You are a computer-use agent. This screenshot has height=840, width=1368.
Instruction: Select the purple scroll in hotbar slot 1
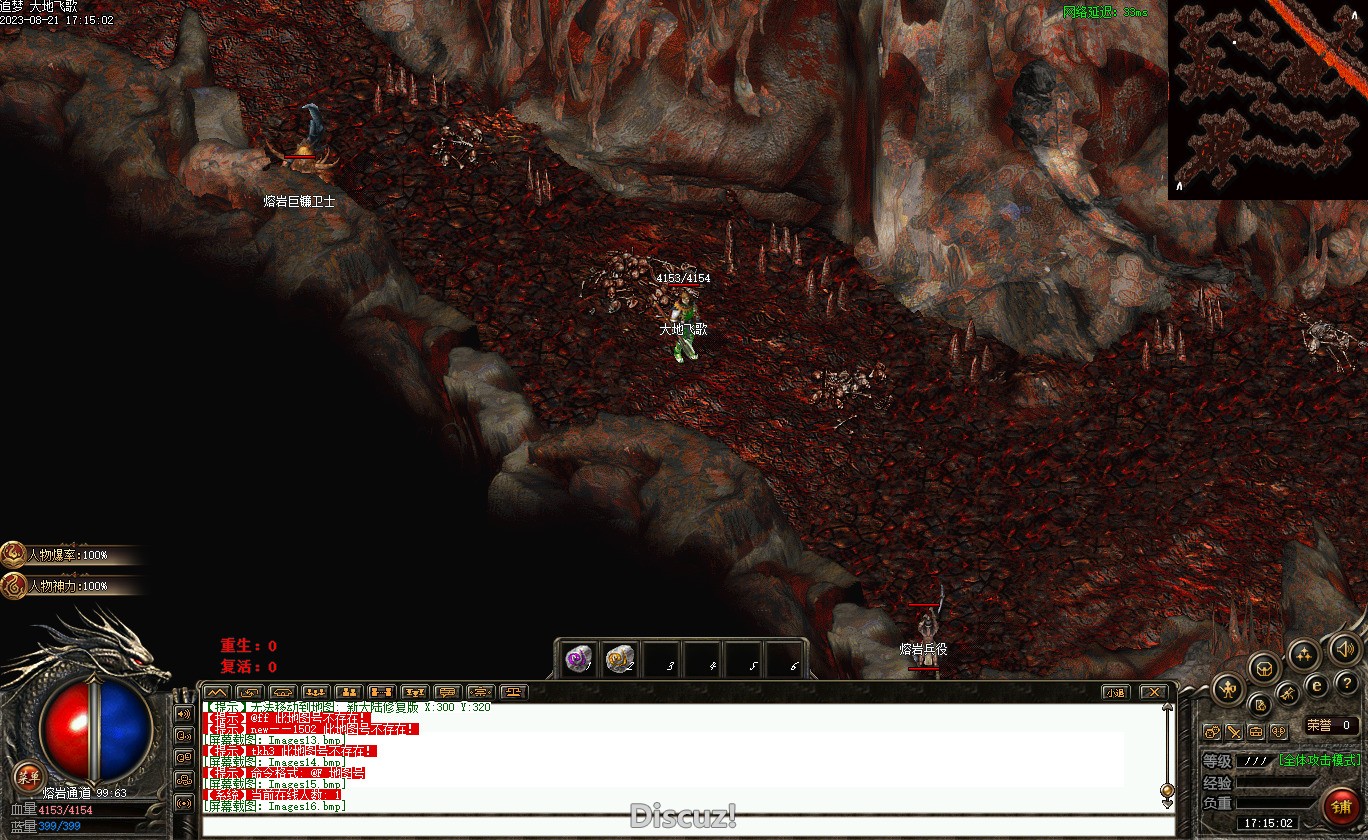[578, 659]
